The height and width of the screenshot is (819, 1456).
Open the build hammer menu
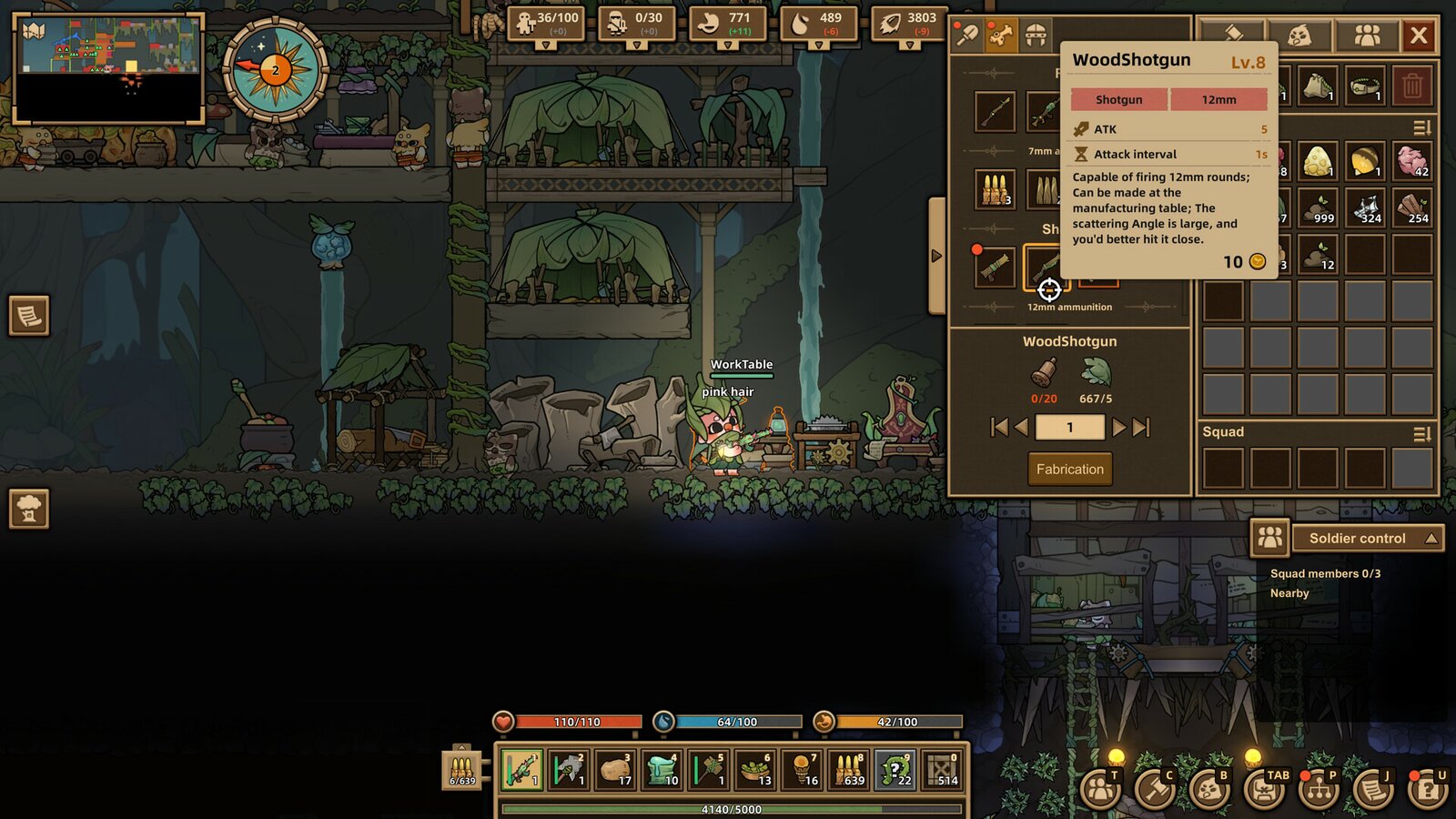tap(1155, 788)
